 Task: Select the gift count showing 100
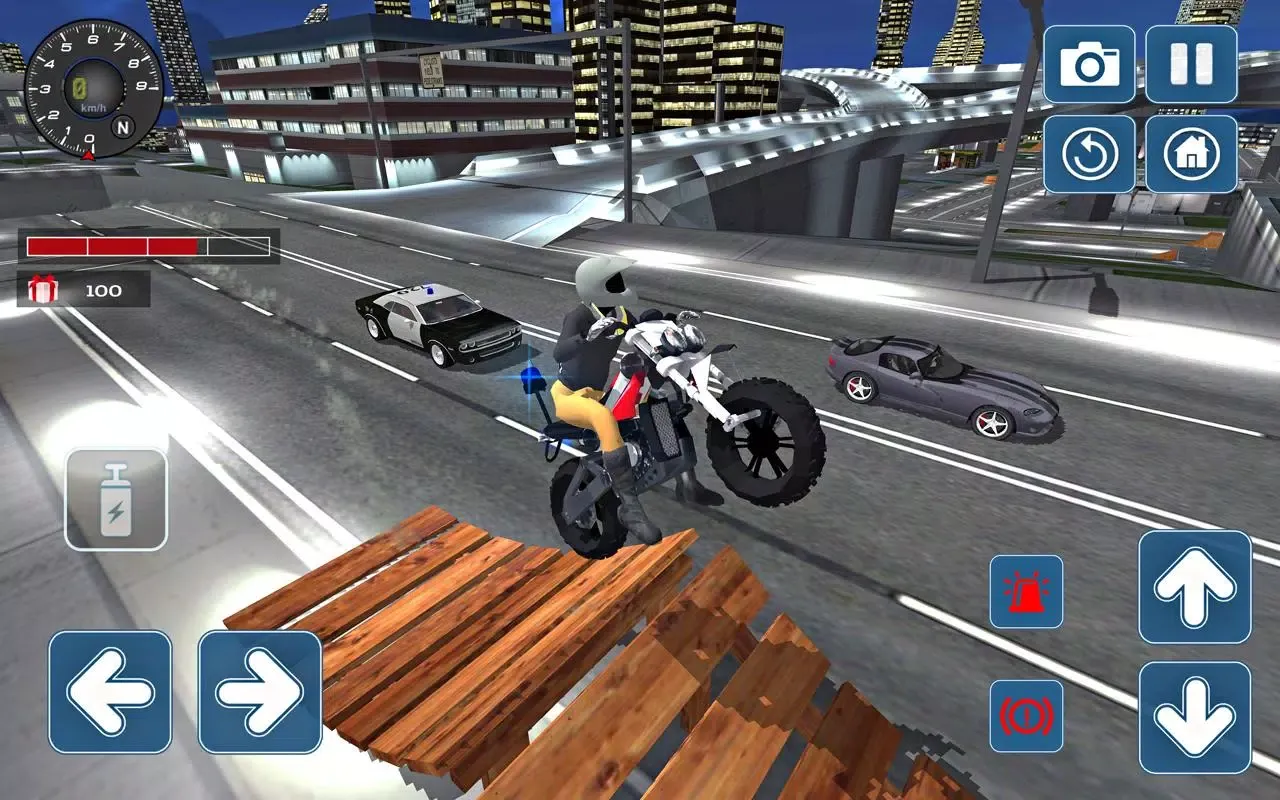(103, 292)
